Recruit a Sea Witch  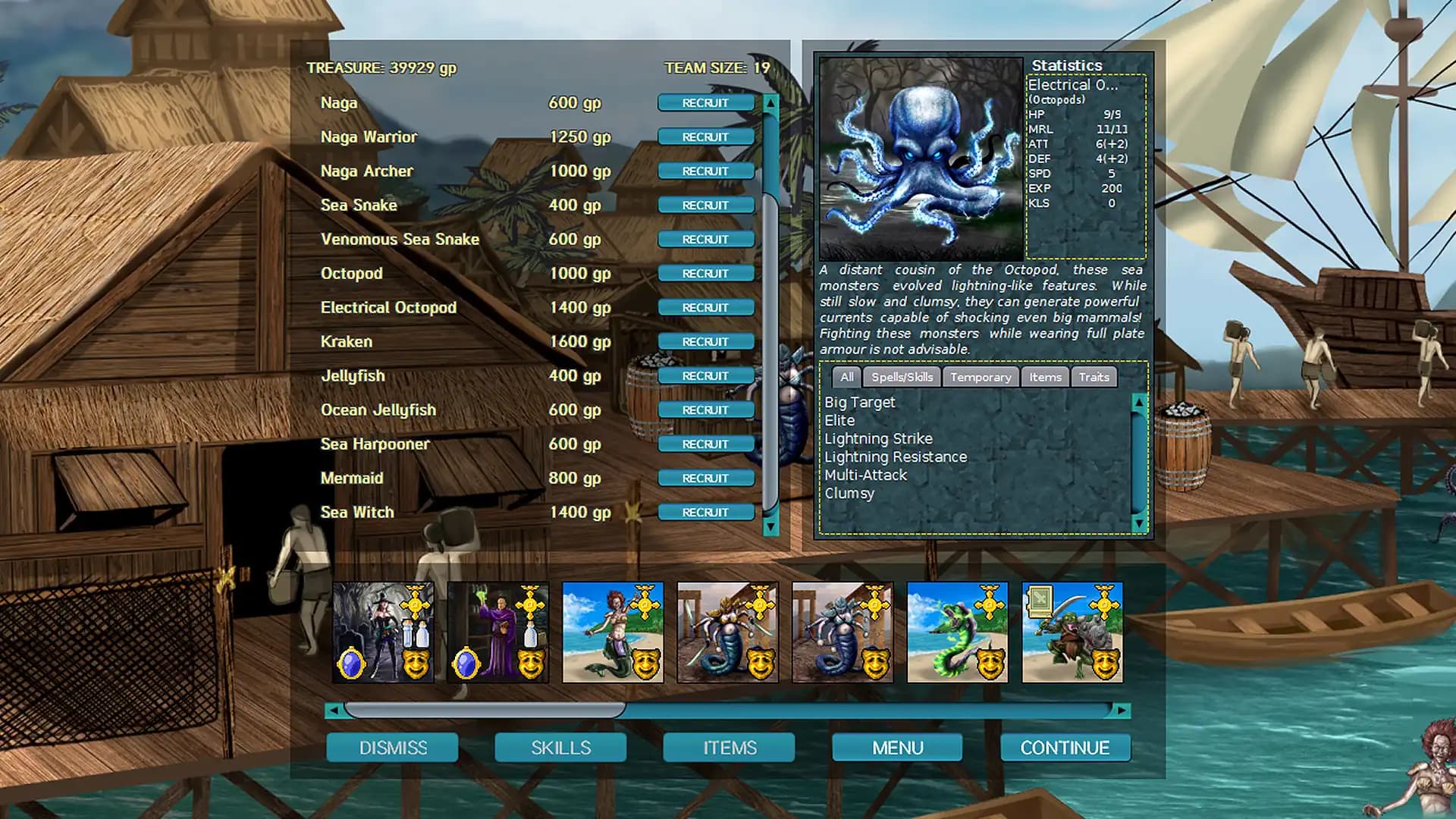coord(706,512)
